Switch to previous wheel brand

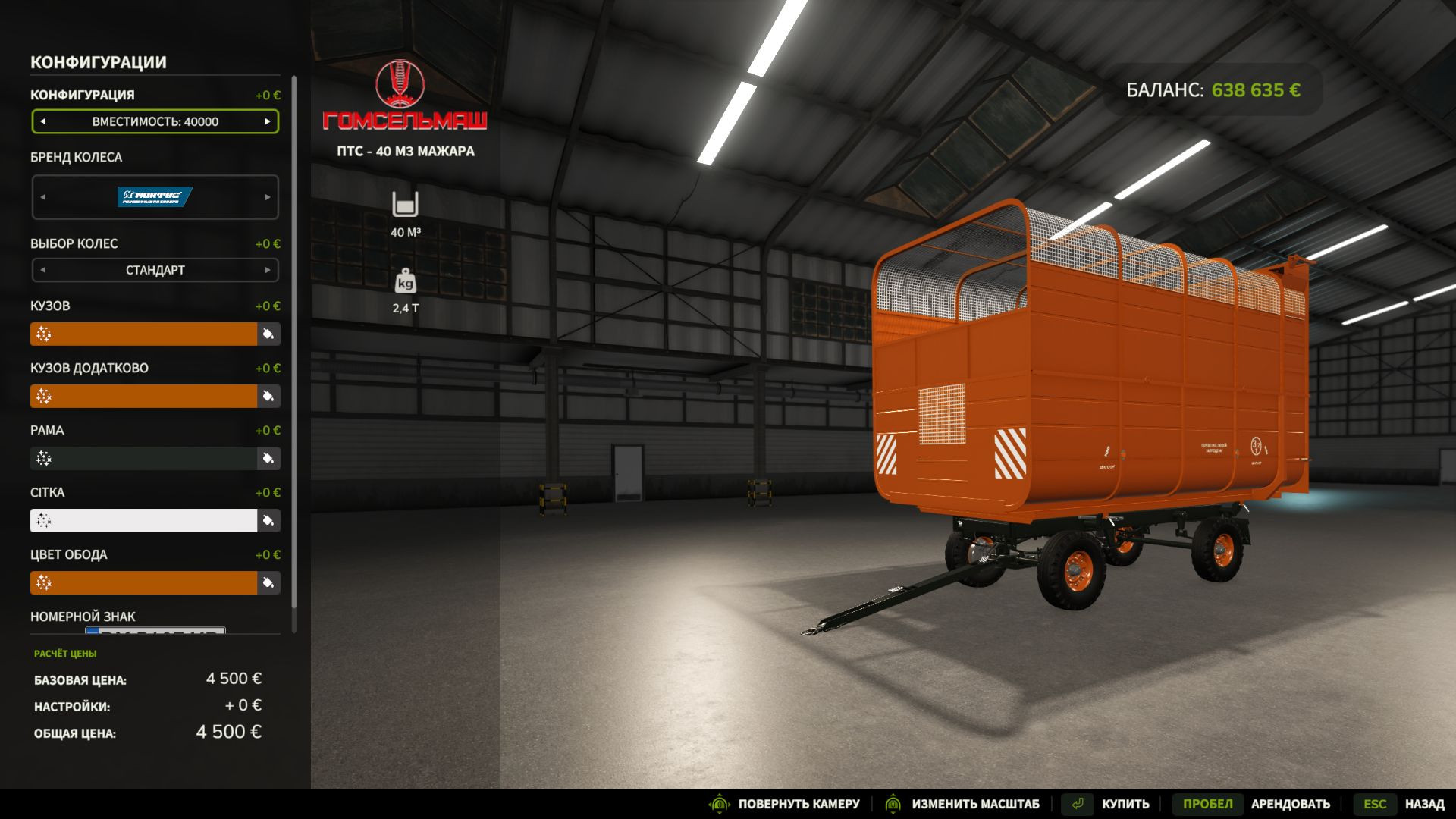[43, 197]
